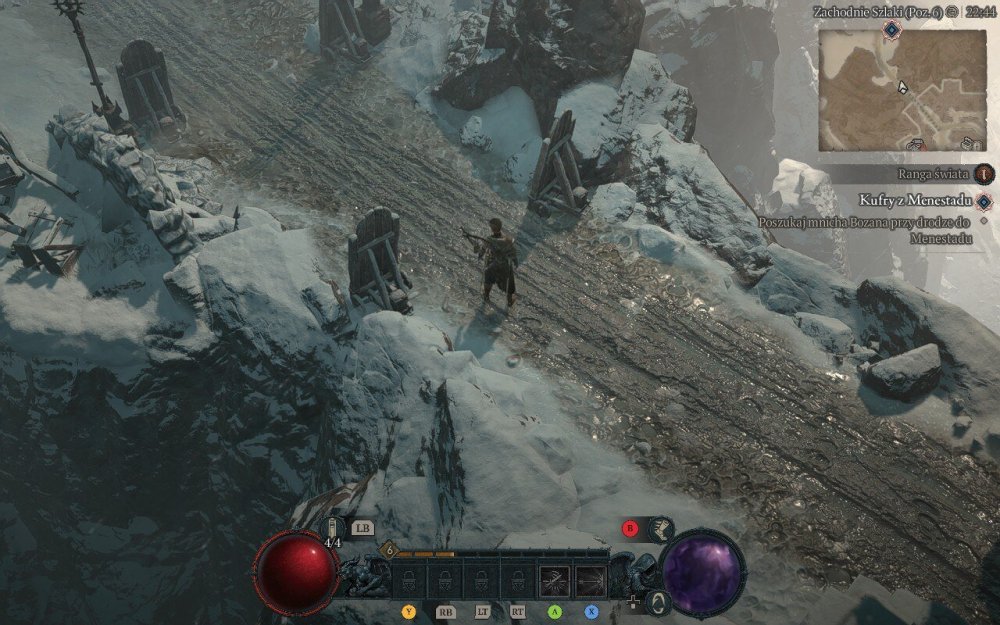Image resolution: width=1000 pixels, height=625 pixels.
Task: Activate the single arrow bow skill slot
Action: tap(590, 580)
